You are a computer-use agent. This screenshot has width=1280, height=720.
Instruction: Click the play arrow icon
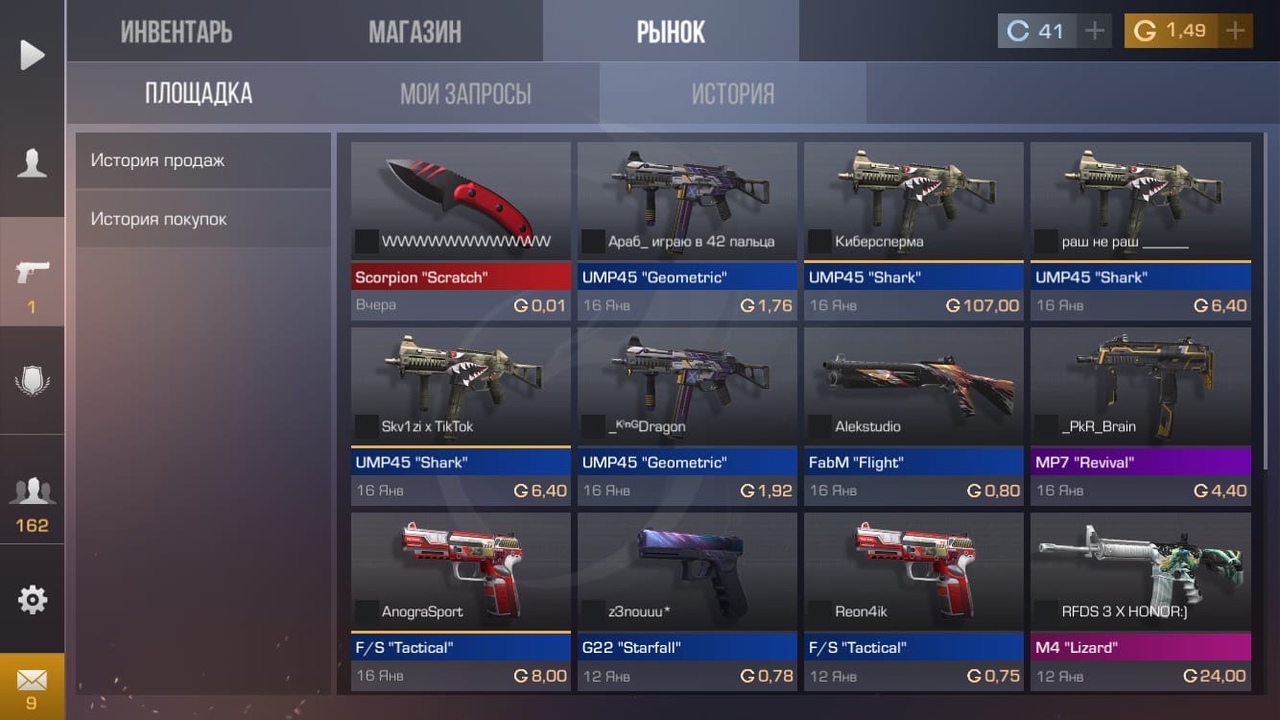[32, 55]
